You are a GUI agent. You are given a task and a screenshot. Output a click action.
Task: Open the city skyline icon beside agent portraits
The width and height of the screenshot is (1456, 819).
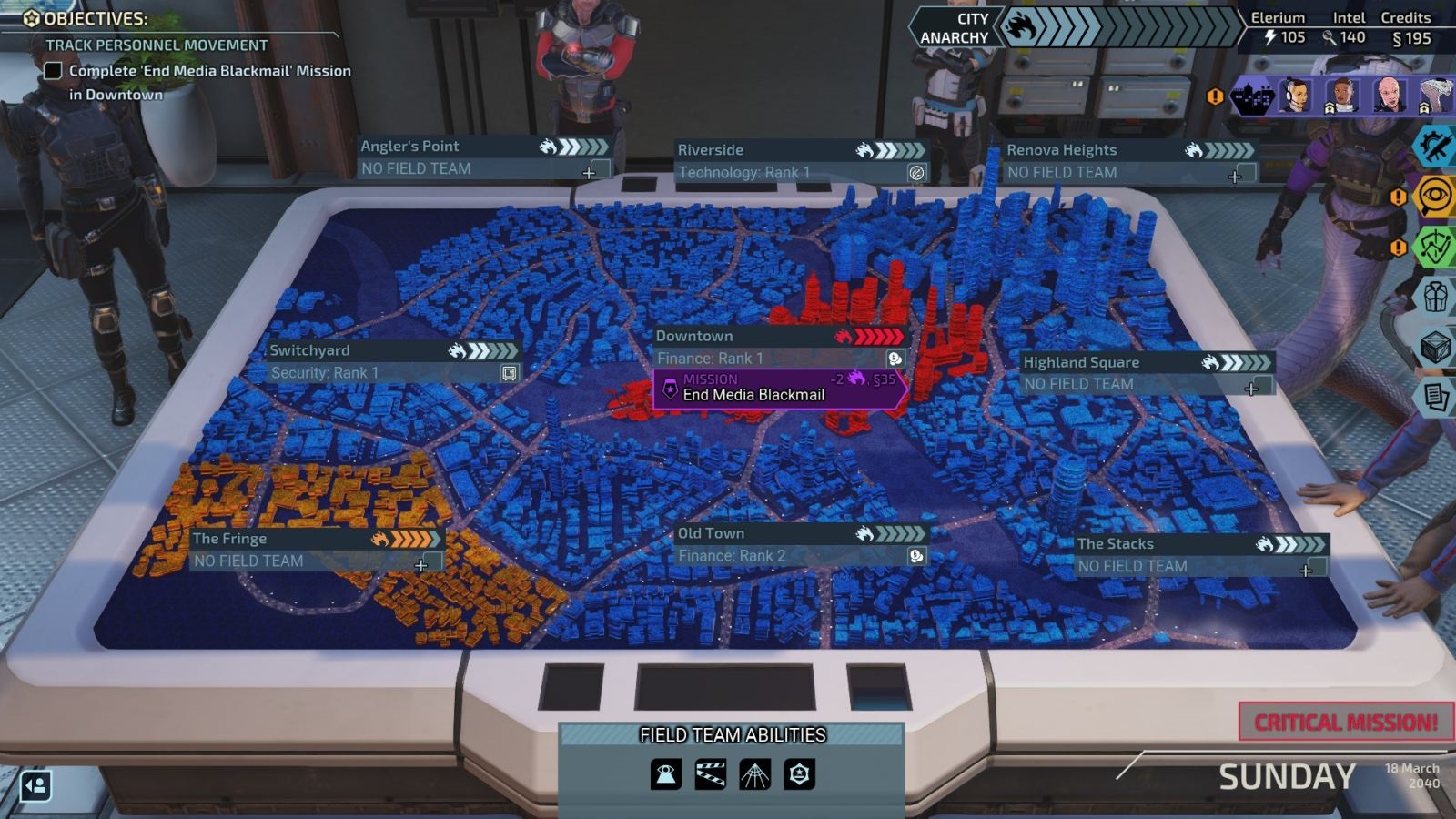(x=1253, y=96)
